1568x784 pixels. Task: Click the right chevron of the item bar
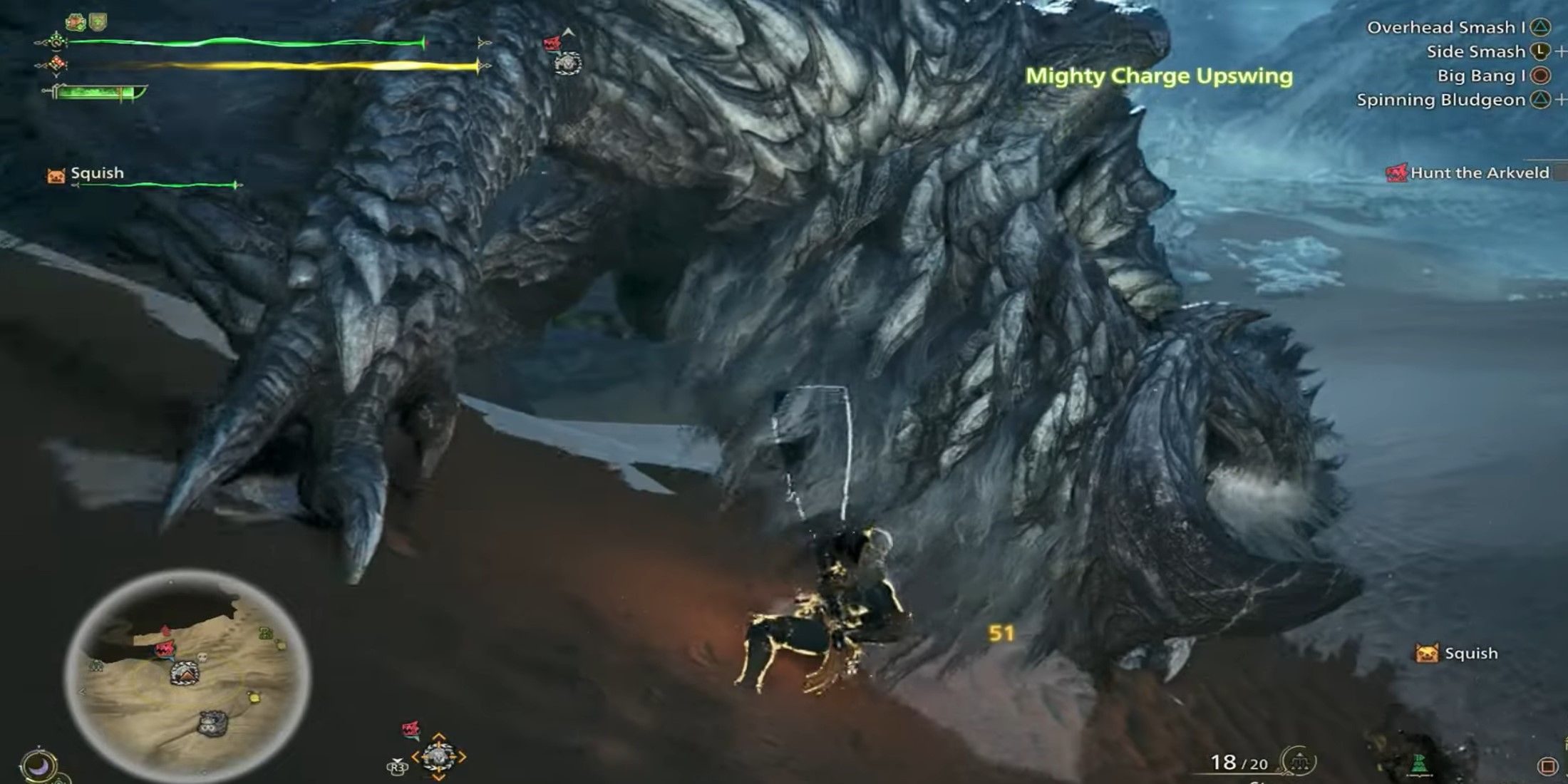(463, 757)
